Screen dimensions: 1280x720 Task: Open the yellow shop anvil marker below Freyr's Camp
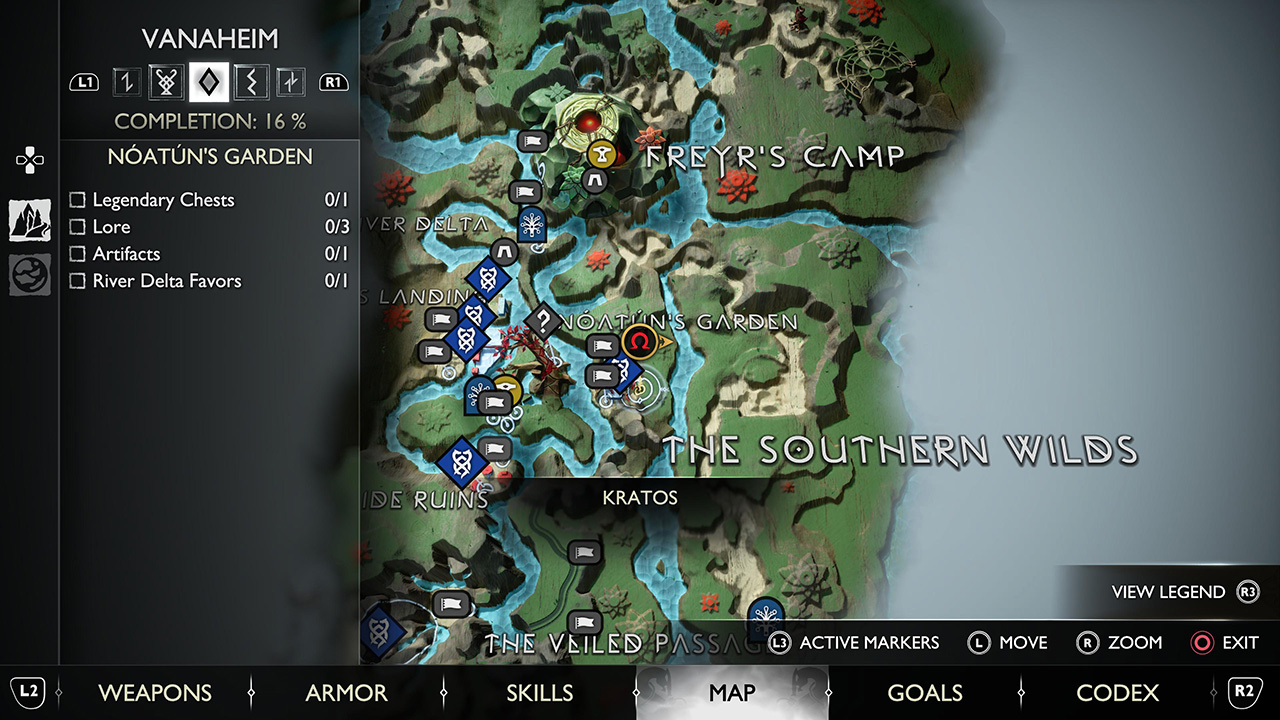pos(600,152)
